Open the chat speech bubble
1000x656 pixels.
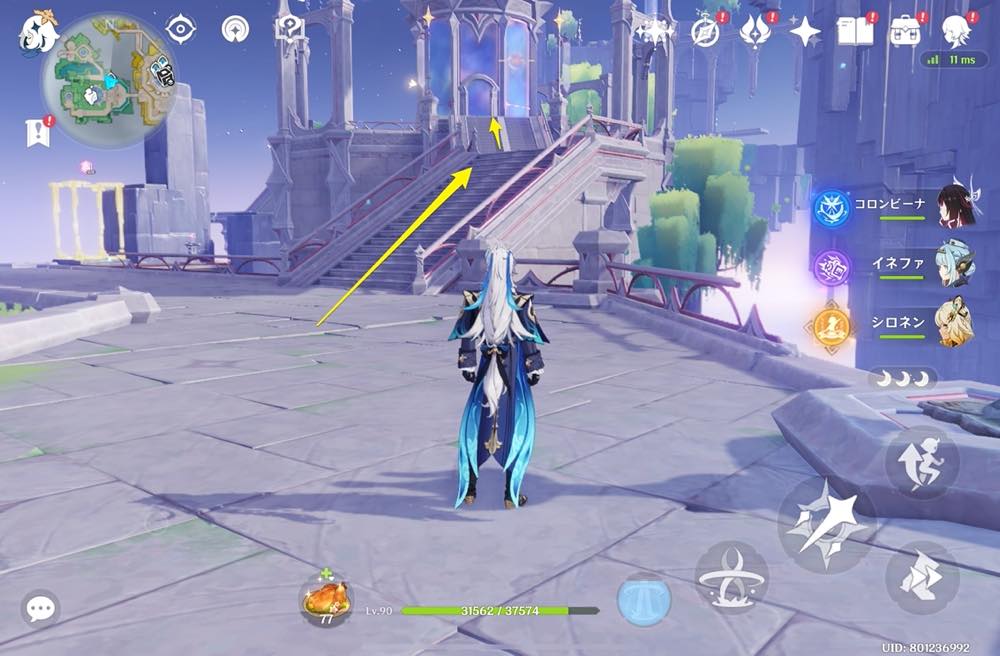click(x=41, y=608)
